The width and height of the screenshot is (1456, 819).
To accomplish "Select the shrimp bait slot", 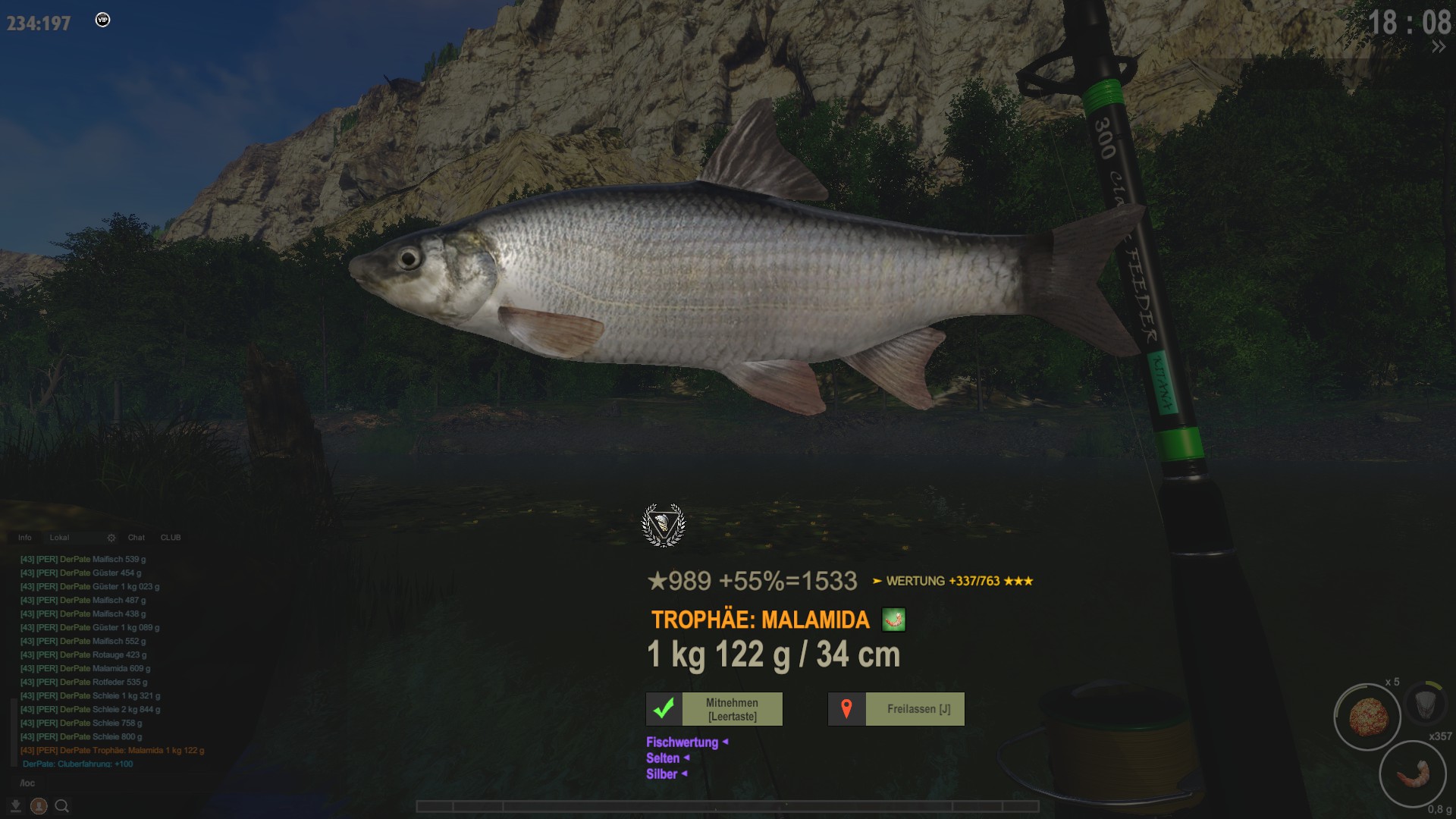I will 1412,774.
